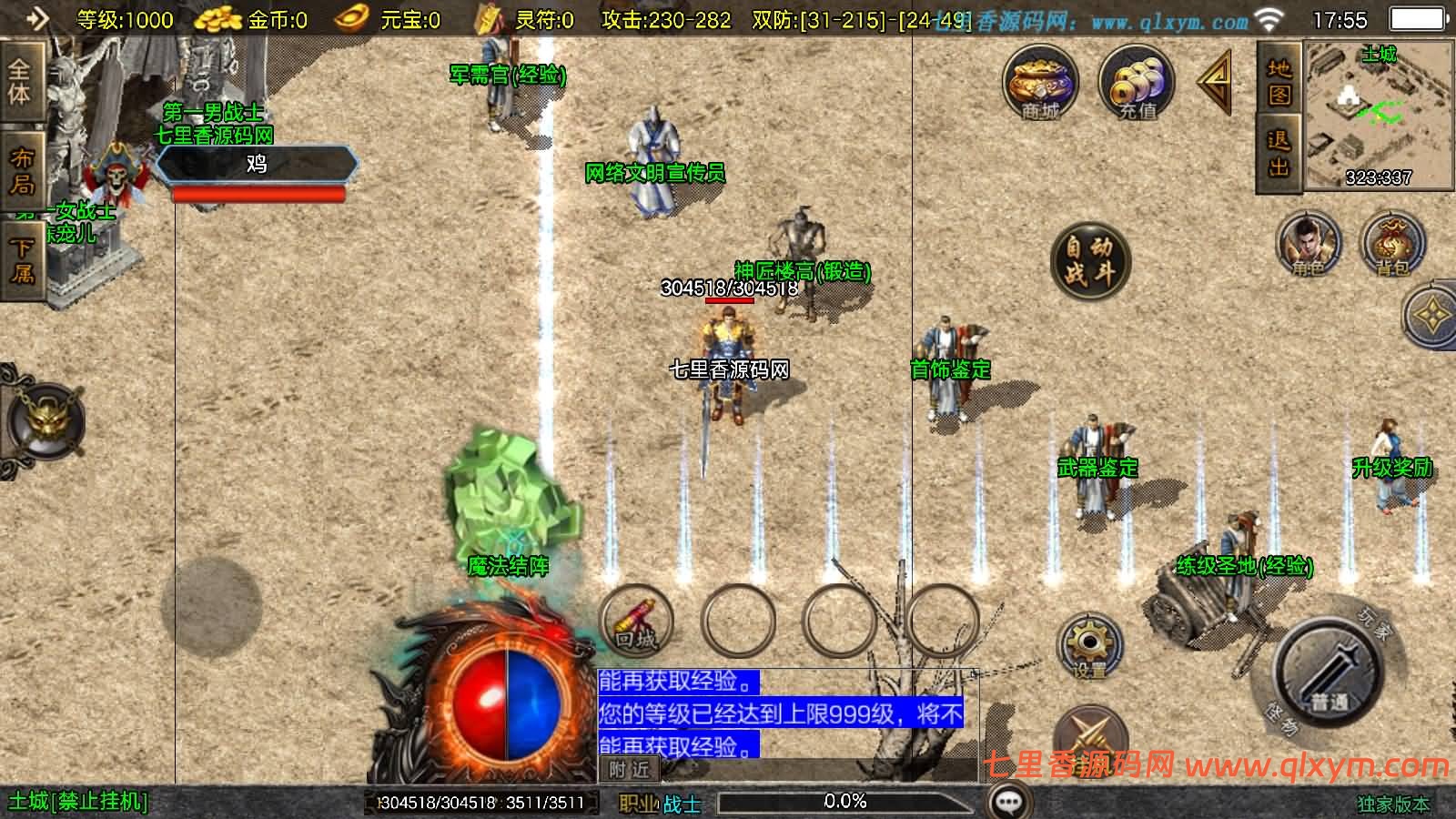Select the 全体 tab
The width and height of the screenshot is (1456, 819).
(x=20, y=82)
